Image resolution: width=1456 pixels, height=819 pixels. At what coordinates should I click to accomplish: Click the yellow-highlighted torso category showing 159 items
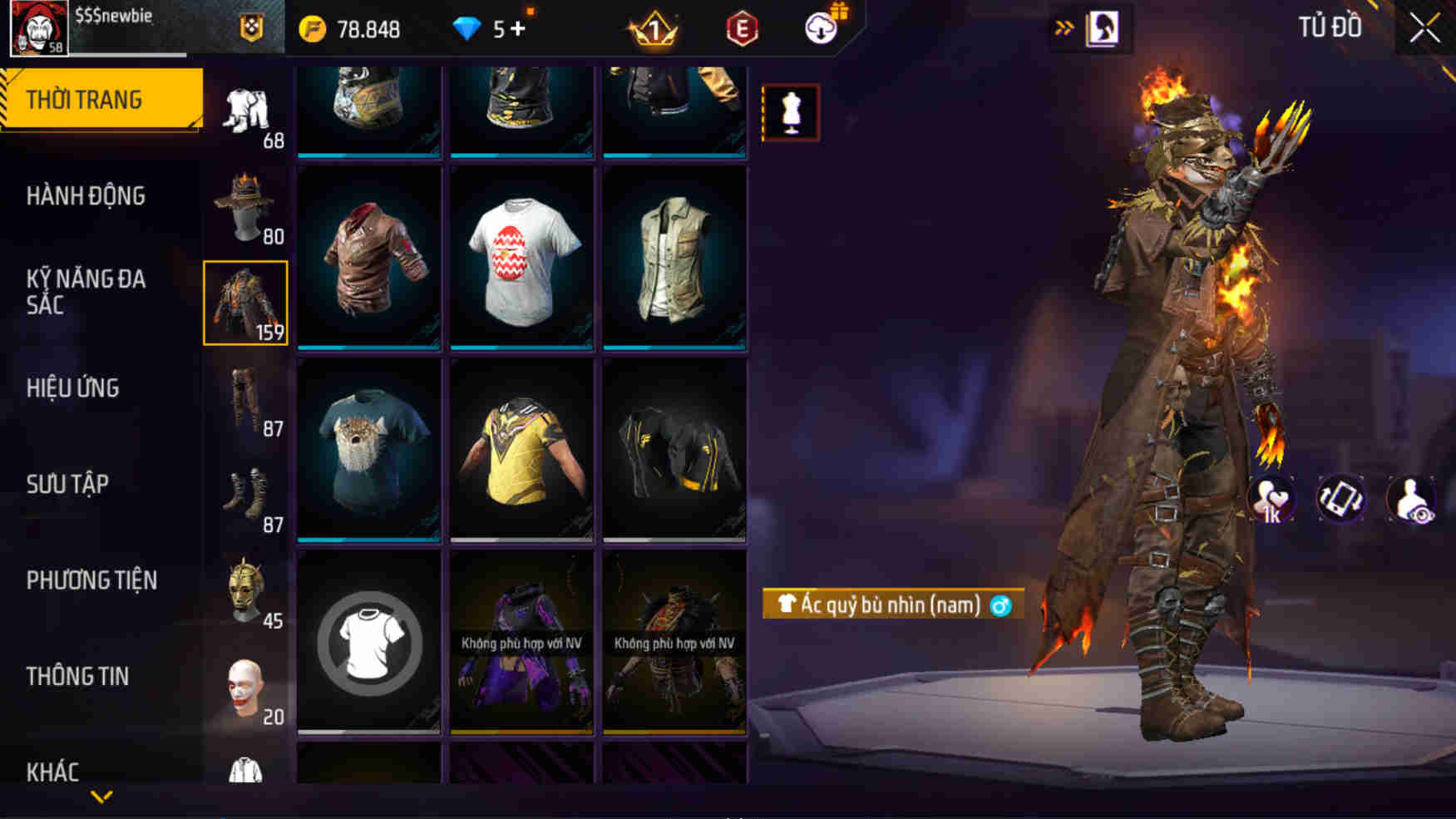pyautogui.click(x=245, y=305)
